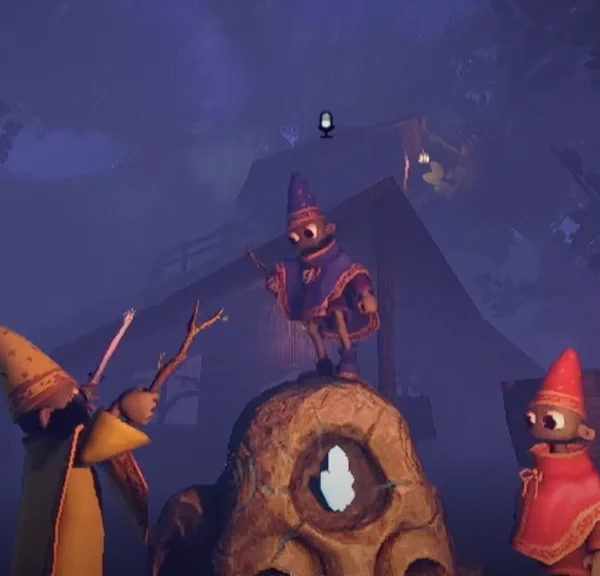Click the microphone voice chat icon

[x=326, y=124]
